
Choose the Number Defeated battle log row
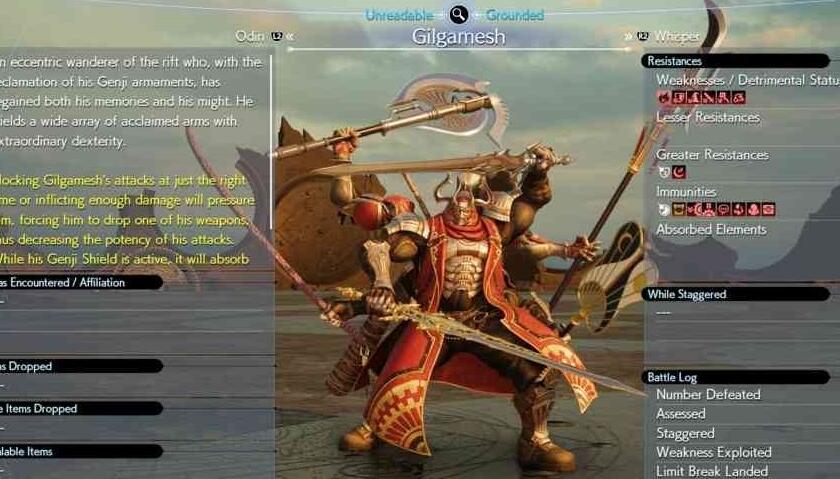708,395
